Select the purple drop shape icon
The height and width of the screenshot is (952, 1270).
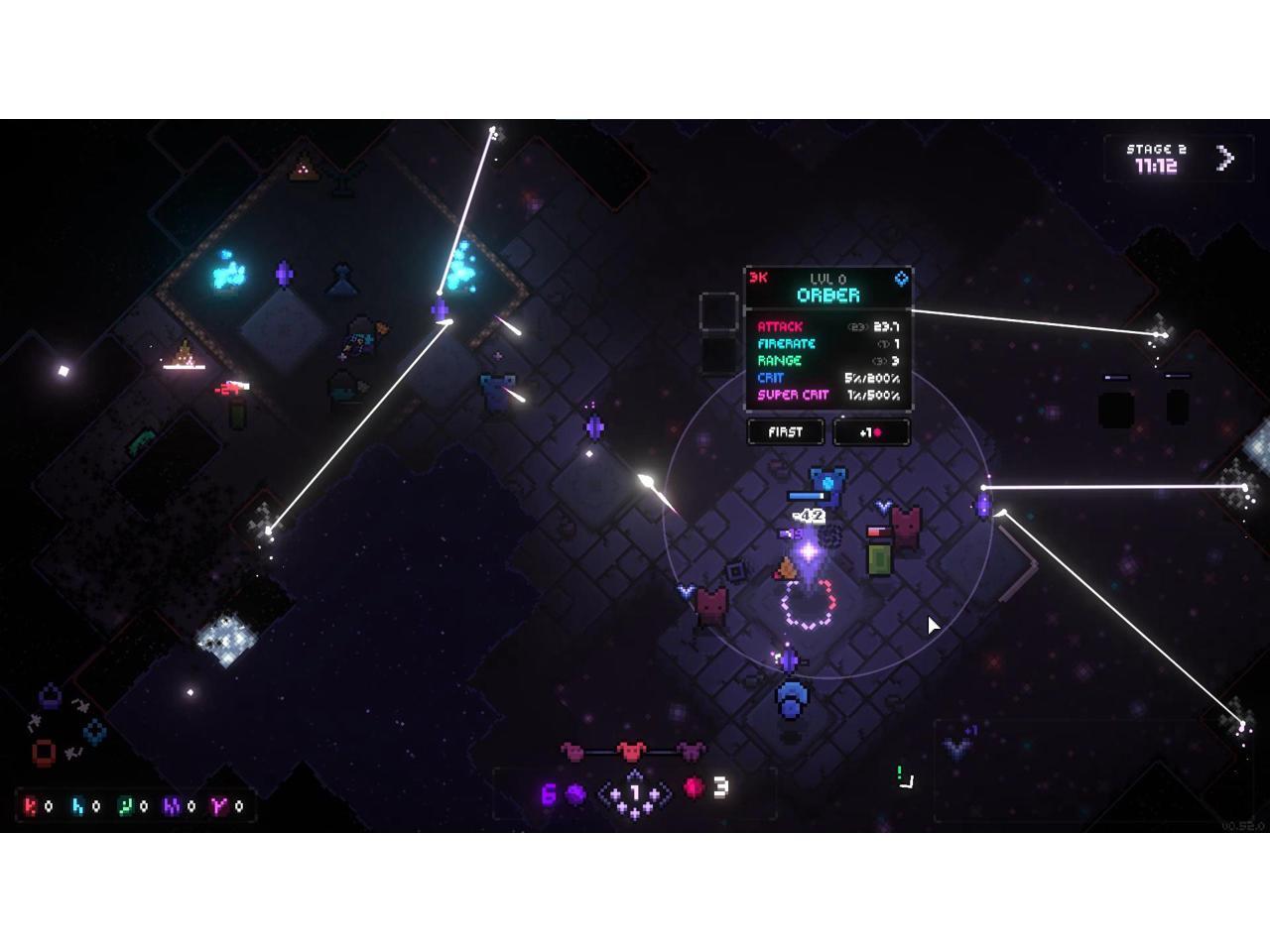(51, 693)
